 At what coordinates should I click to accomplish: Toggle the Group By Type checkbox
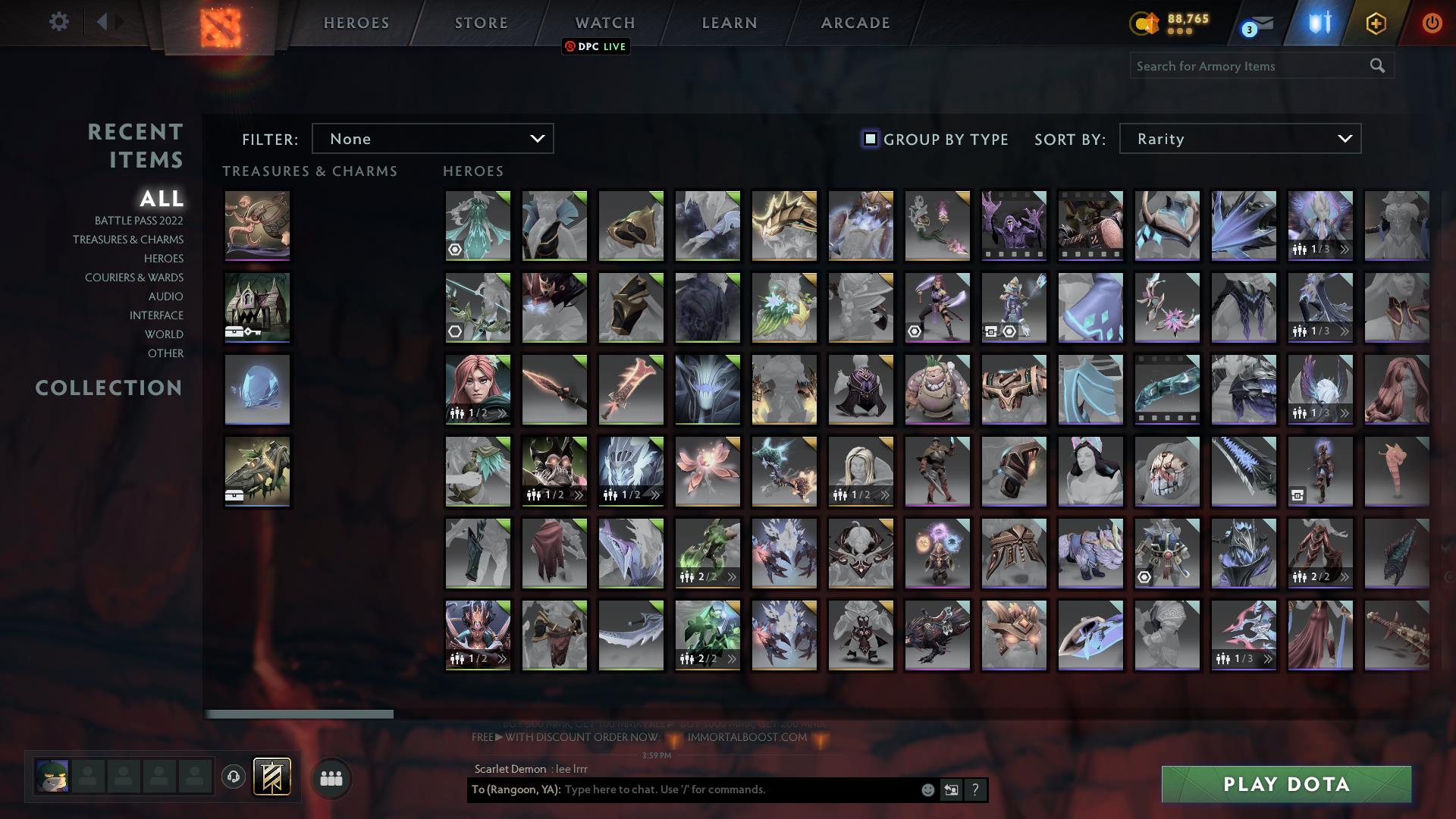coord(869,139)
